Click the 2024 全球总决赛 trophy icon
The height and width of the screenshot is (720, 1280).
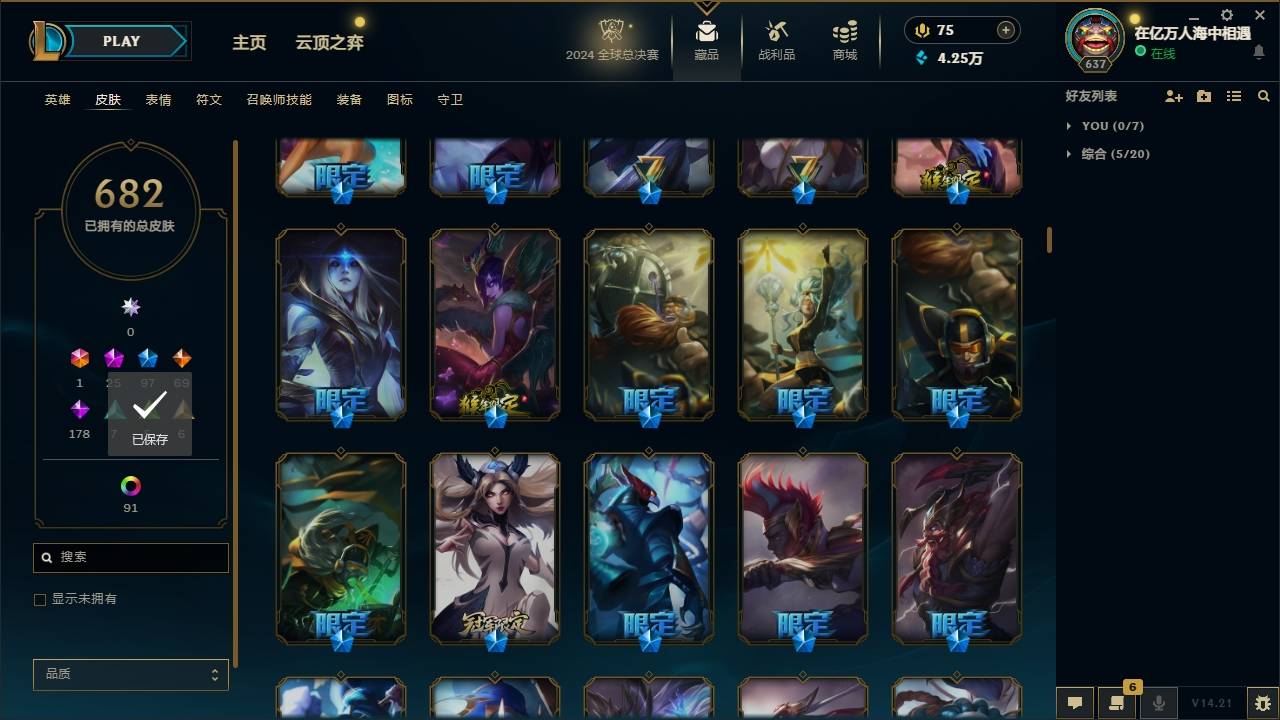614,32
